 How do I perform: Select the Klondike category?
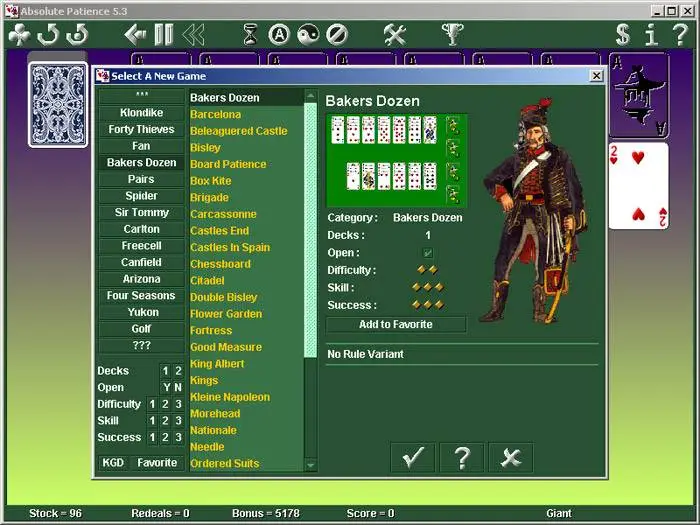[141, 113]
